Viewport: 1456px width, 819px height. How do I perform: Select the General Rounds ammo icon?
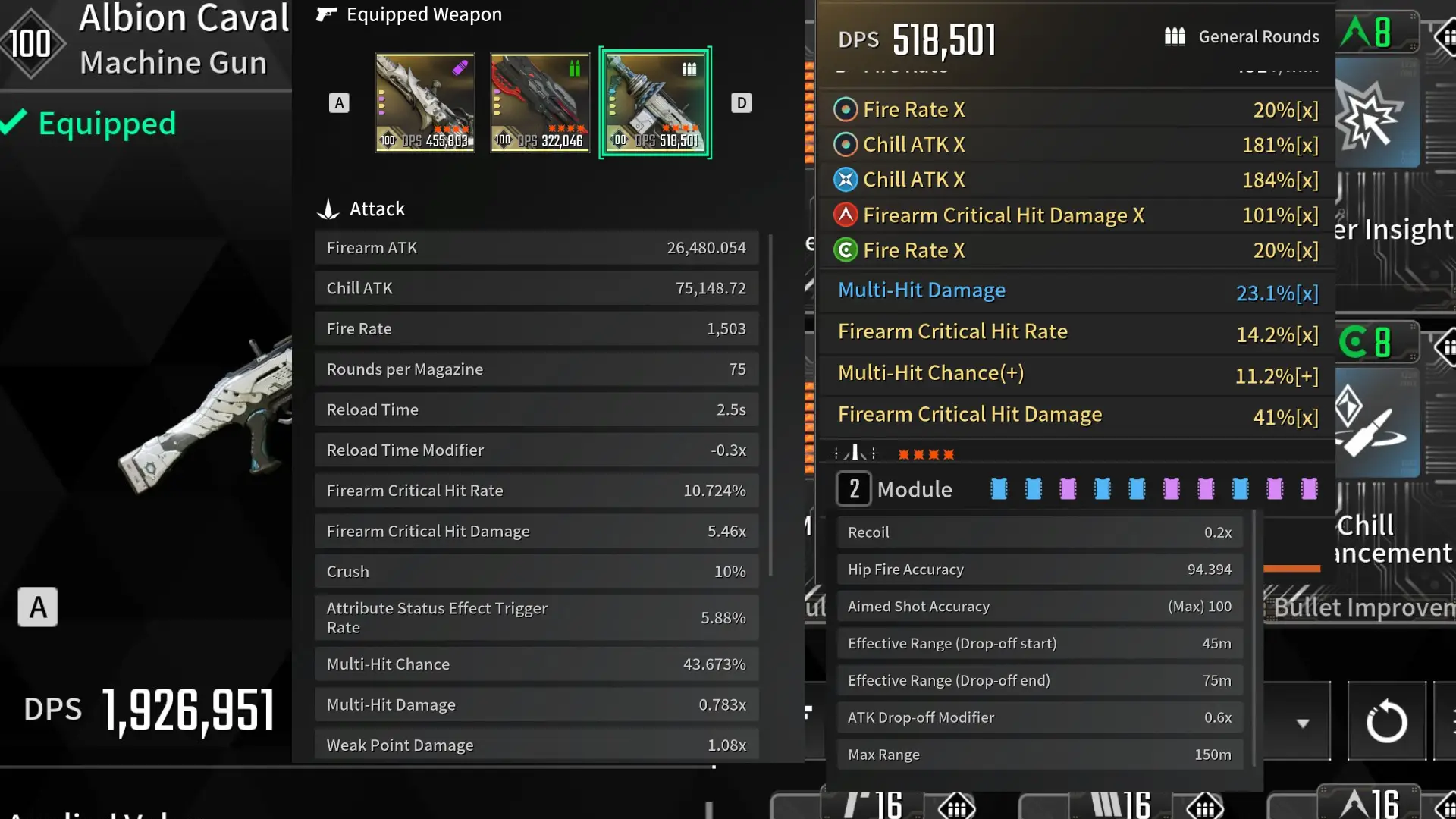click(1175, 36)
